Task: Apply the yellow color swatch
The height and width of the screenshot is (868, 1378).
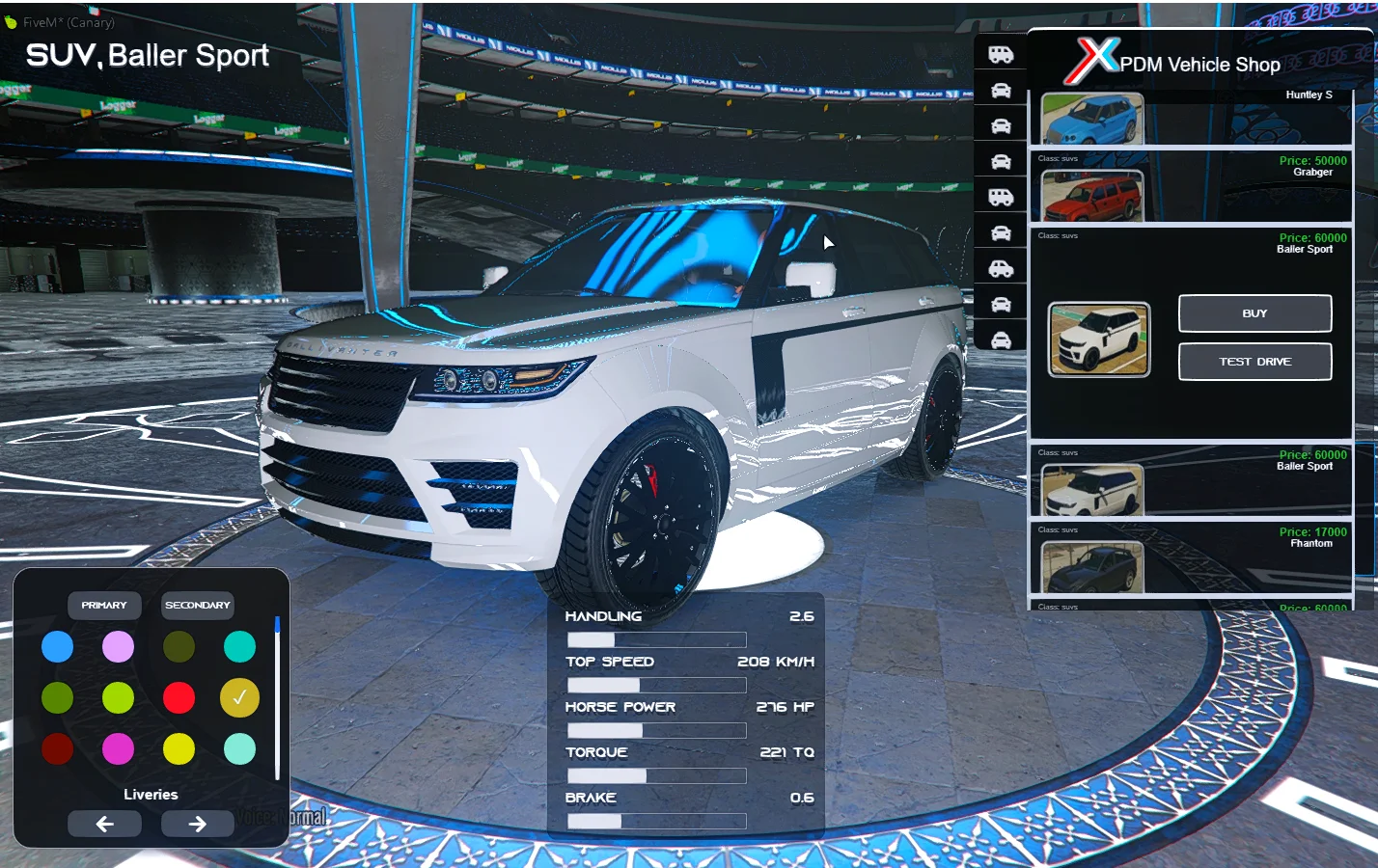Action: [x=179, y=748]
